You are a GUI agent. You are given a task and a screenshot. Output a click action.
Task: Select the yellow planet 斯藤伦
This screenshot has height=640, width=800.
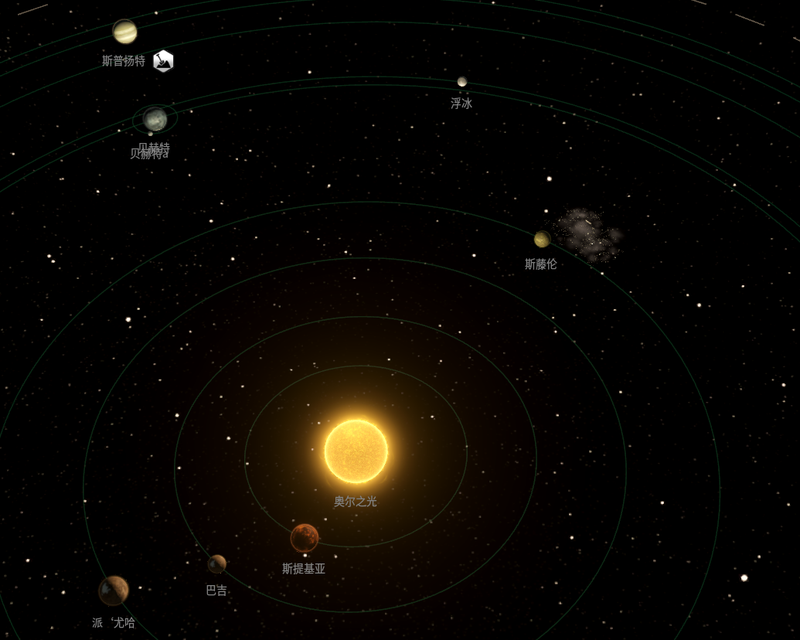coord(542,239)
